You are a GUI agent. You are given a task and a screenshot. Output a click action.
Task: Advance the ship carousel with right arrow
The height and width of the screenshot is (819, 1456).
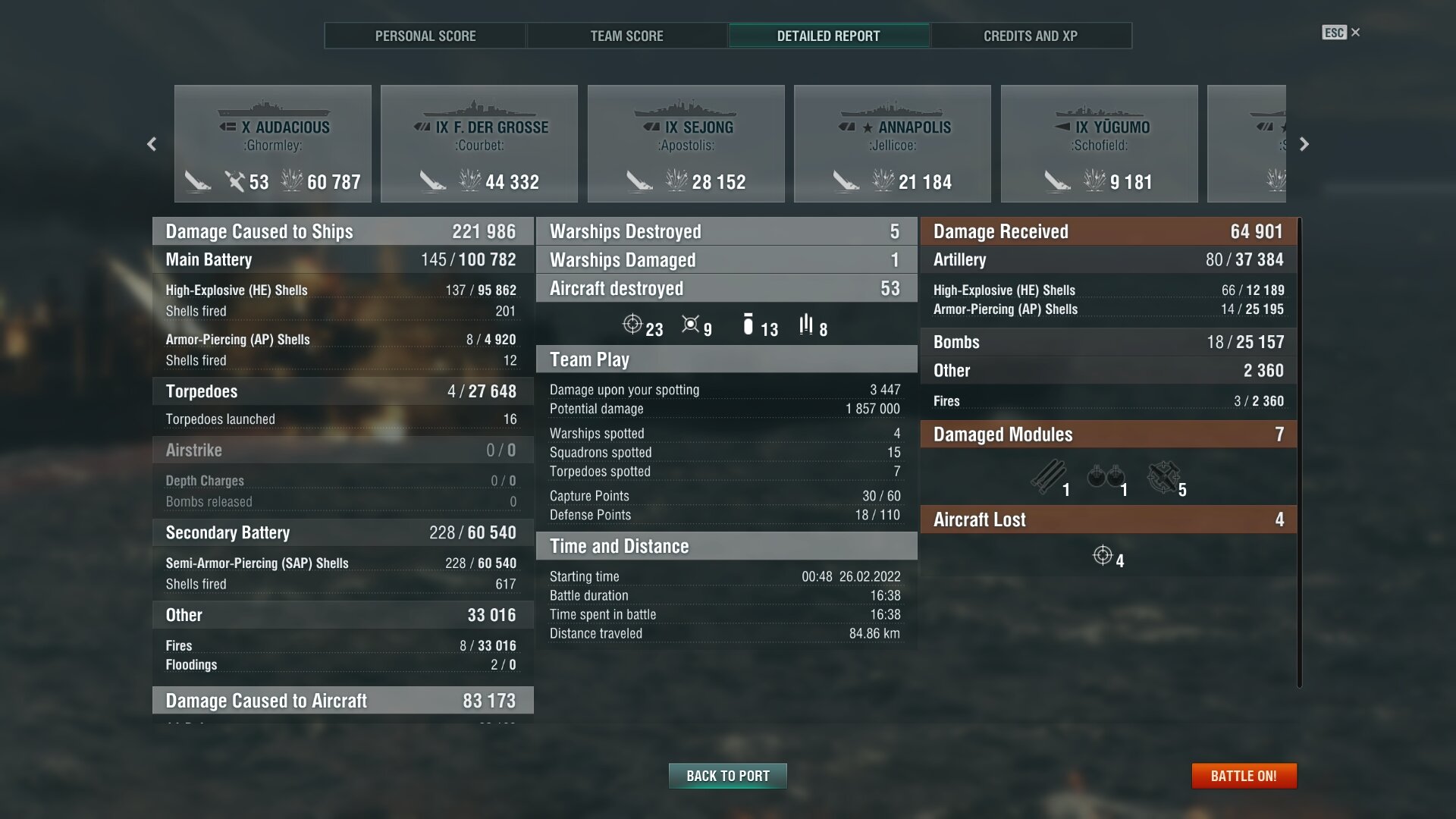tap(1304, 144)
